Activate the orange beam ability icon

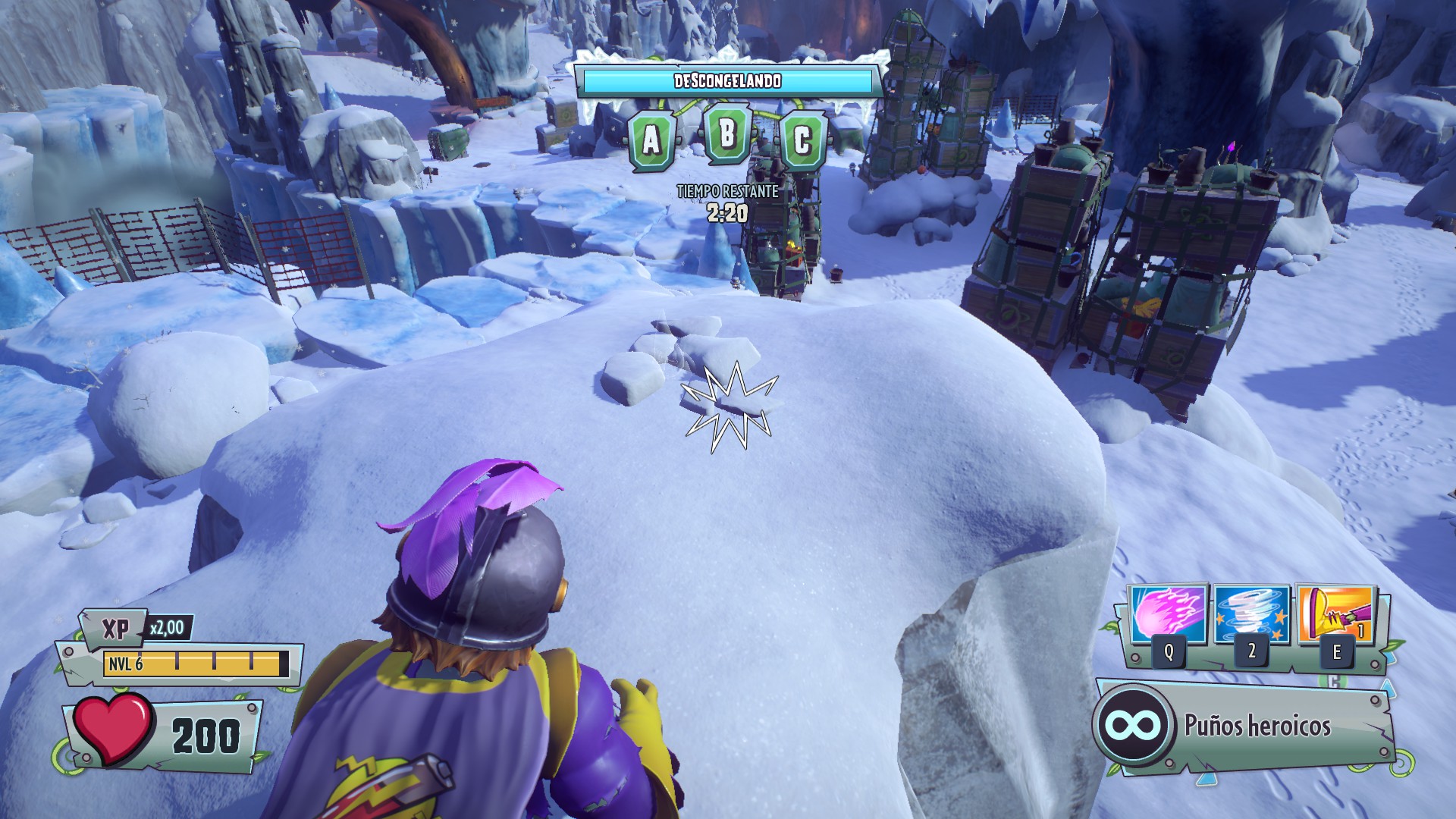click(1335, 613)
